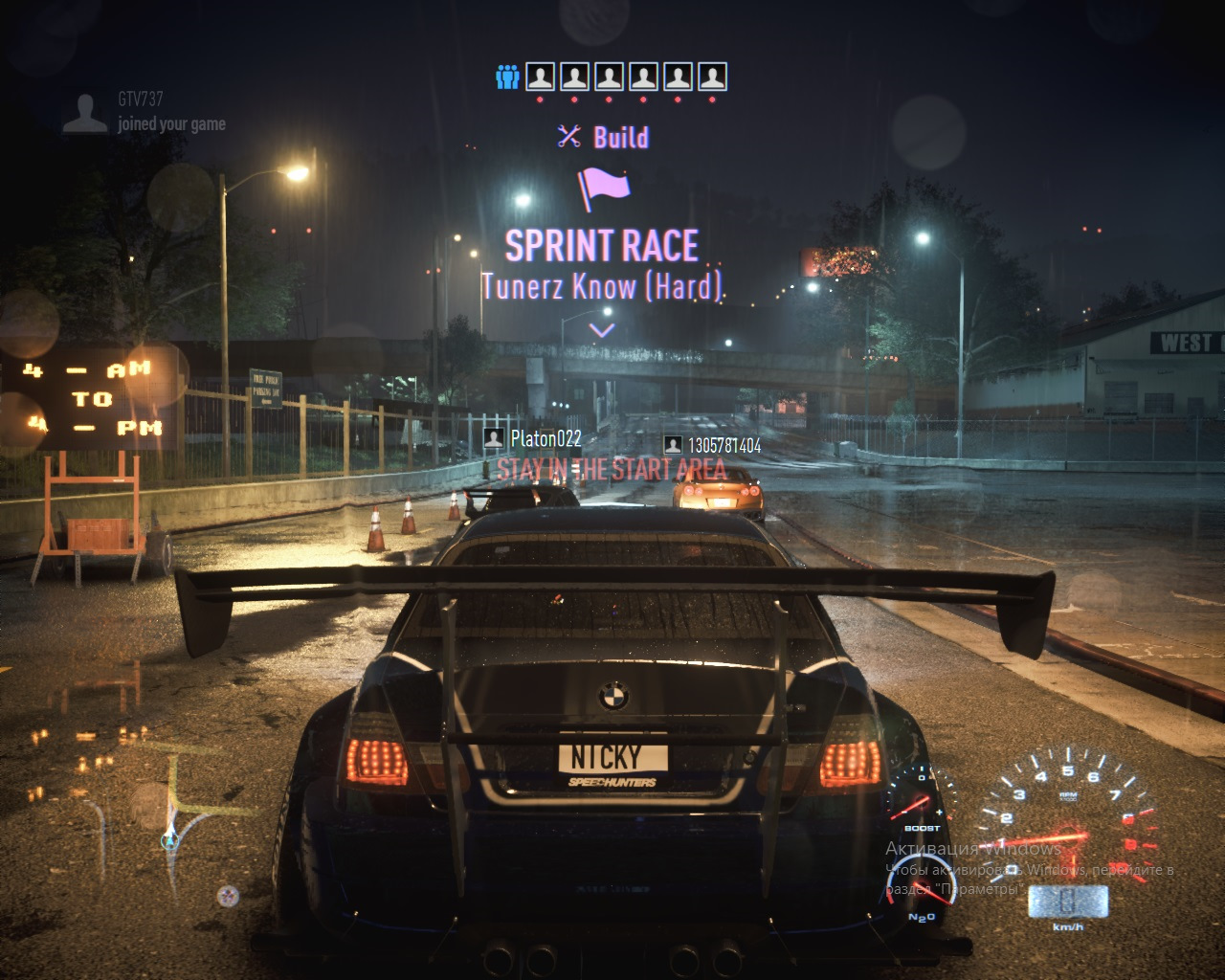Screen dimensions: 1225x980
Task: Click GTV737's avatar in the notification
Action: point(84,113)
